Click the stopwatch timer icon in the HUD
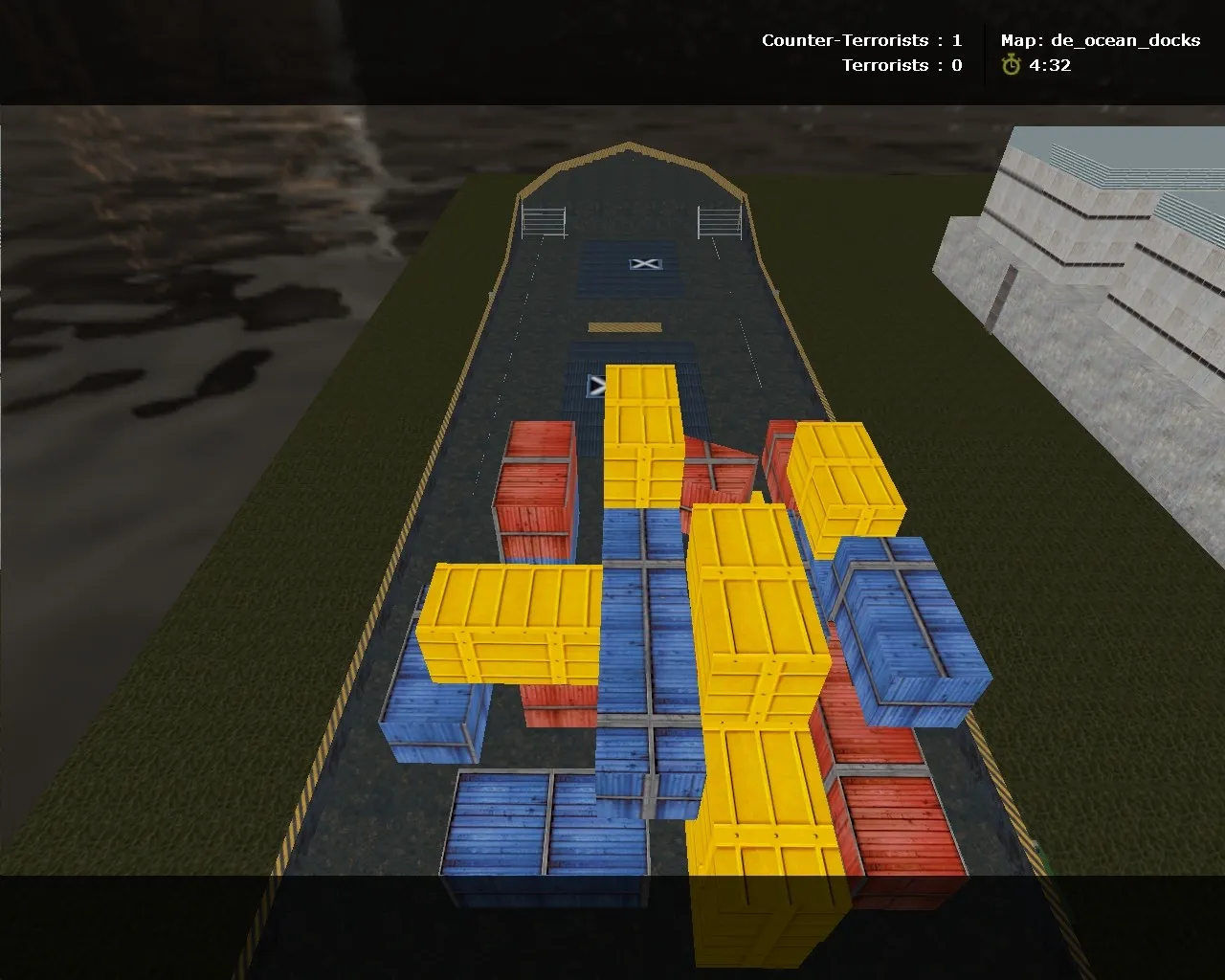 pos(1010,66)
